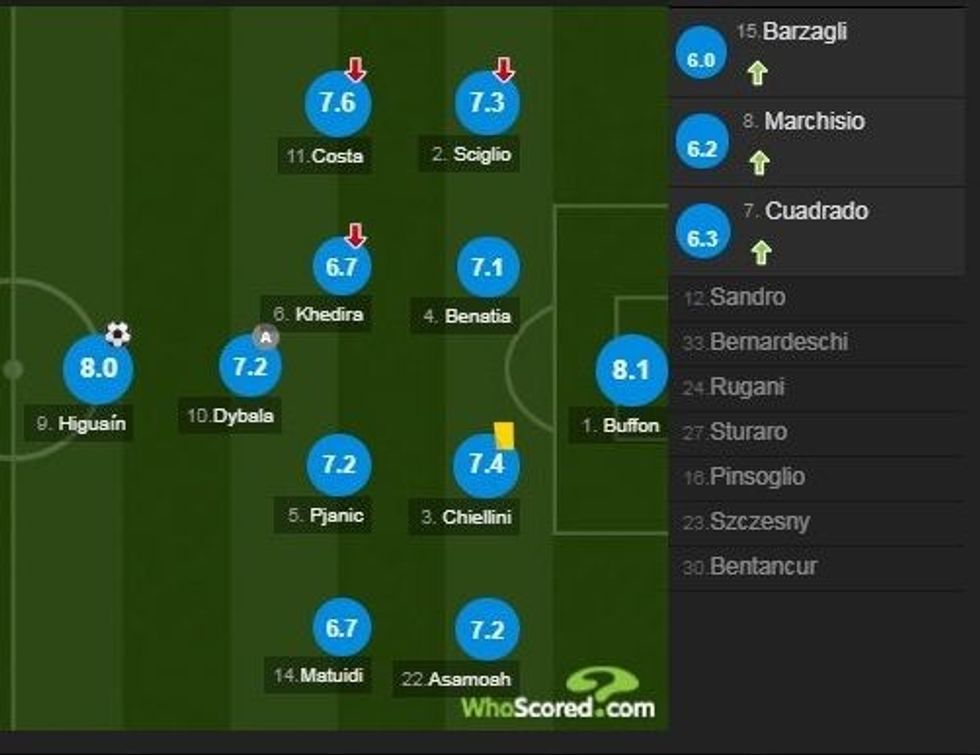Open Pjanic's player rating bubble
The width and height of the screenshot is (980, 755).
coord(340,465)
